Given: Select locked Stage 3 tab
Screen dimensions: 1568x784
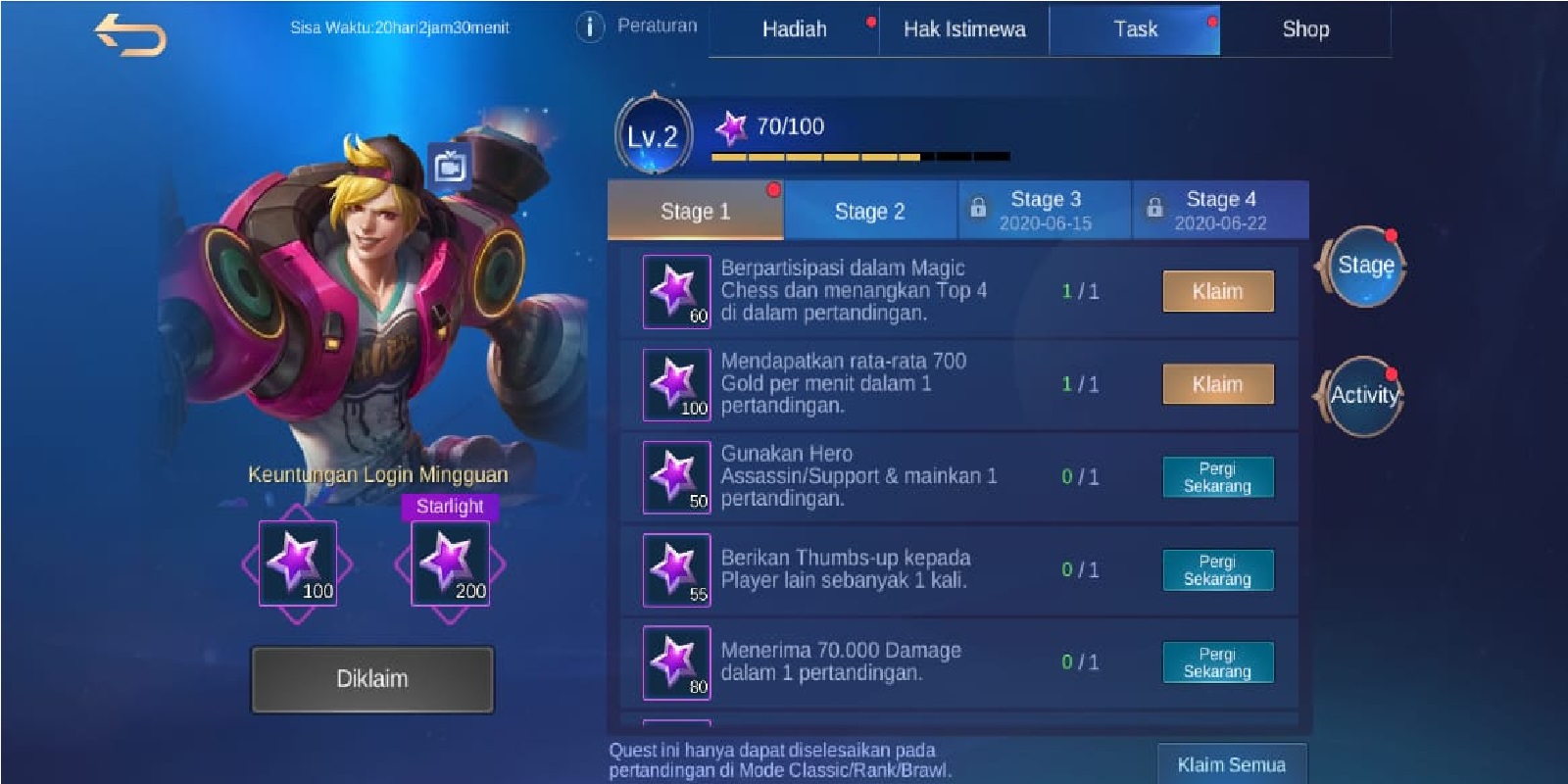Looking at the screenshot, I should coord(1045,210).
